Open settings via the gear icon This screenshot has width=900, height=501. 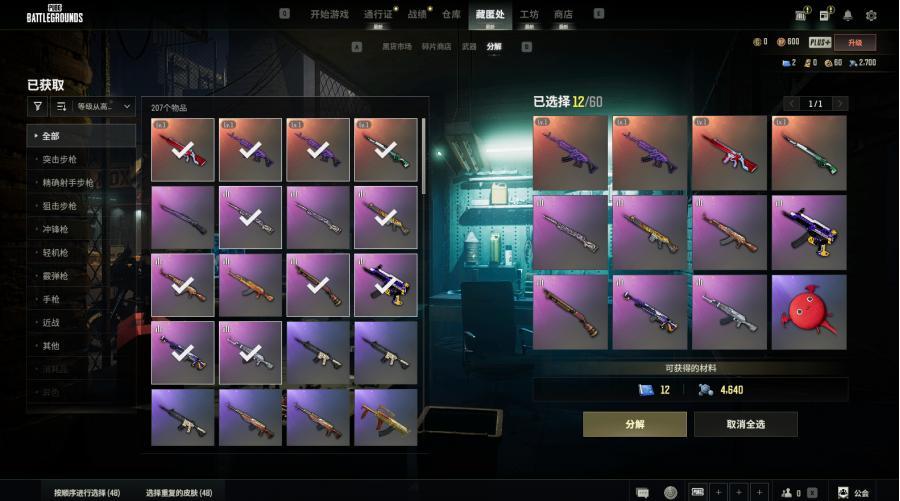coord(871,15)
